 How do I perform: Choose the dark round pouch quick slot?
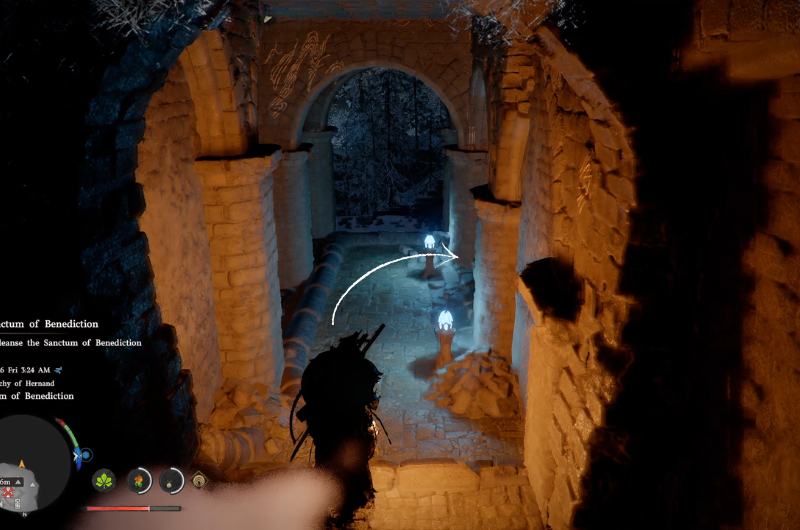(172, 481)
